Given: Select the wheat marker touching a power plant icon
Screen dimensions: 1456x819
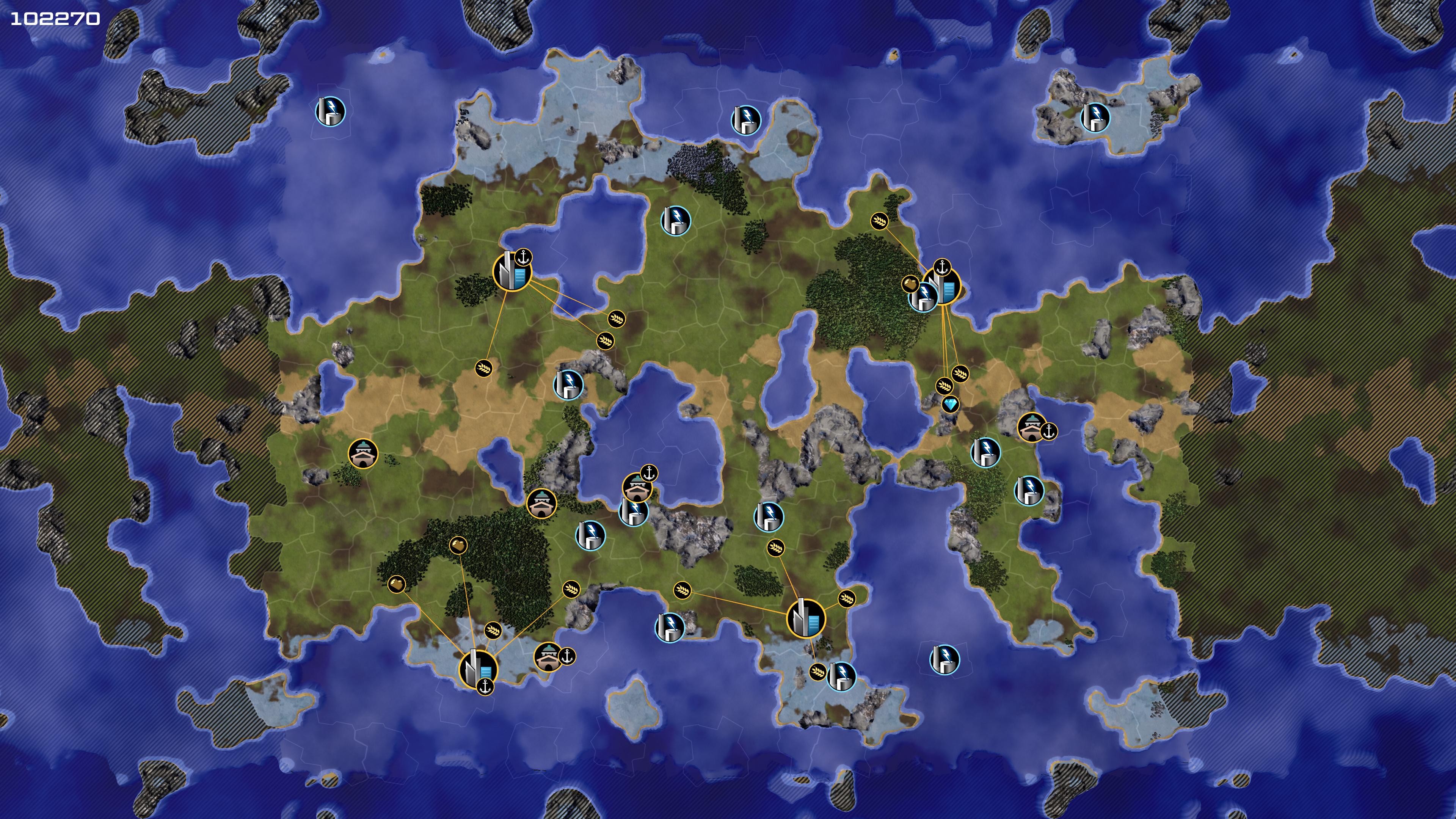Looking at the screenshot, I should point(818,672).
